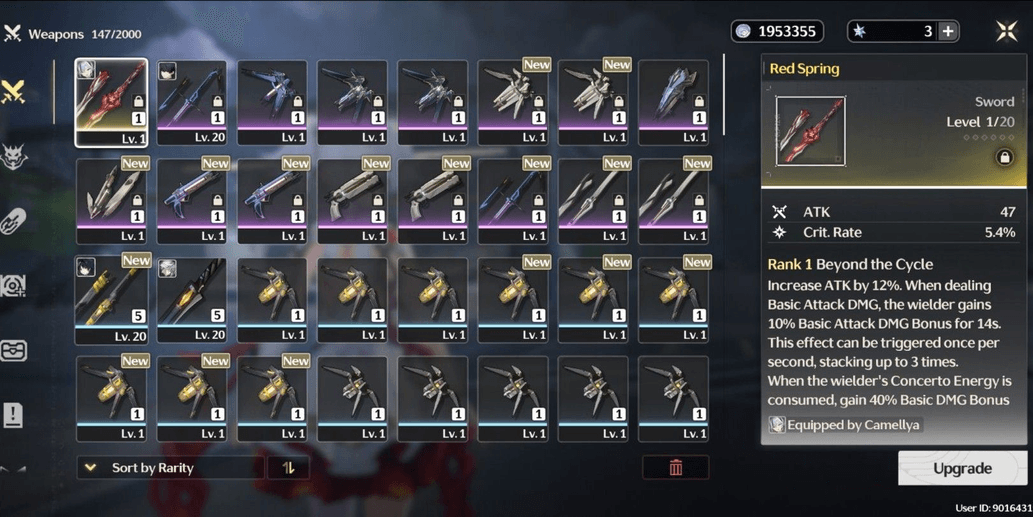
Task: Open the red trash can discard mode
Action: [x=676, y=468]
